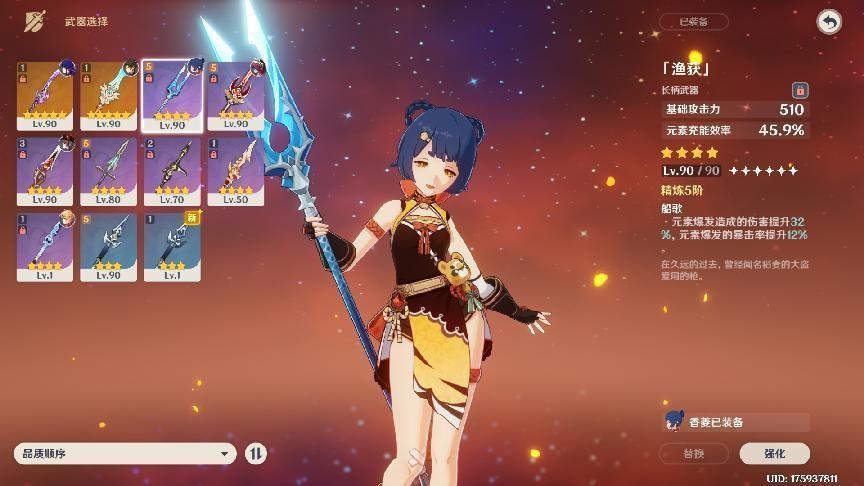Click the 强化 enhance button
Image resolution: width=864 pixels, height=486 pixels.
[x=774, y=453]
